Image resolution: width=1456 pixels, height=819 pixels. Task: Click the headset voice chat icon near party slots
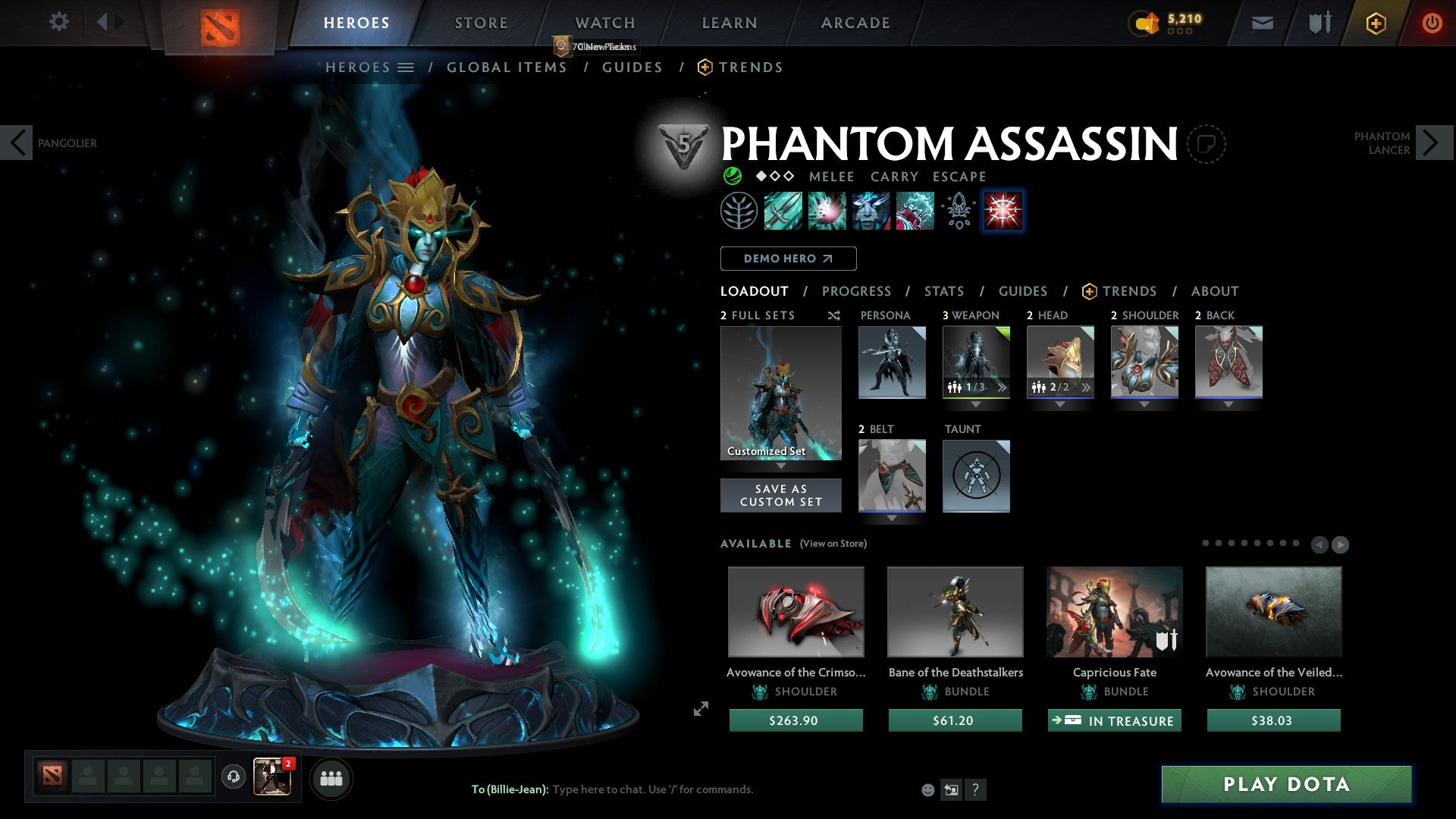tap(233, 777)
